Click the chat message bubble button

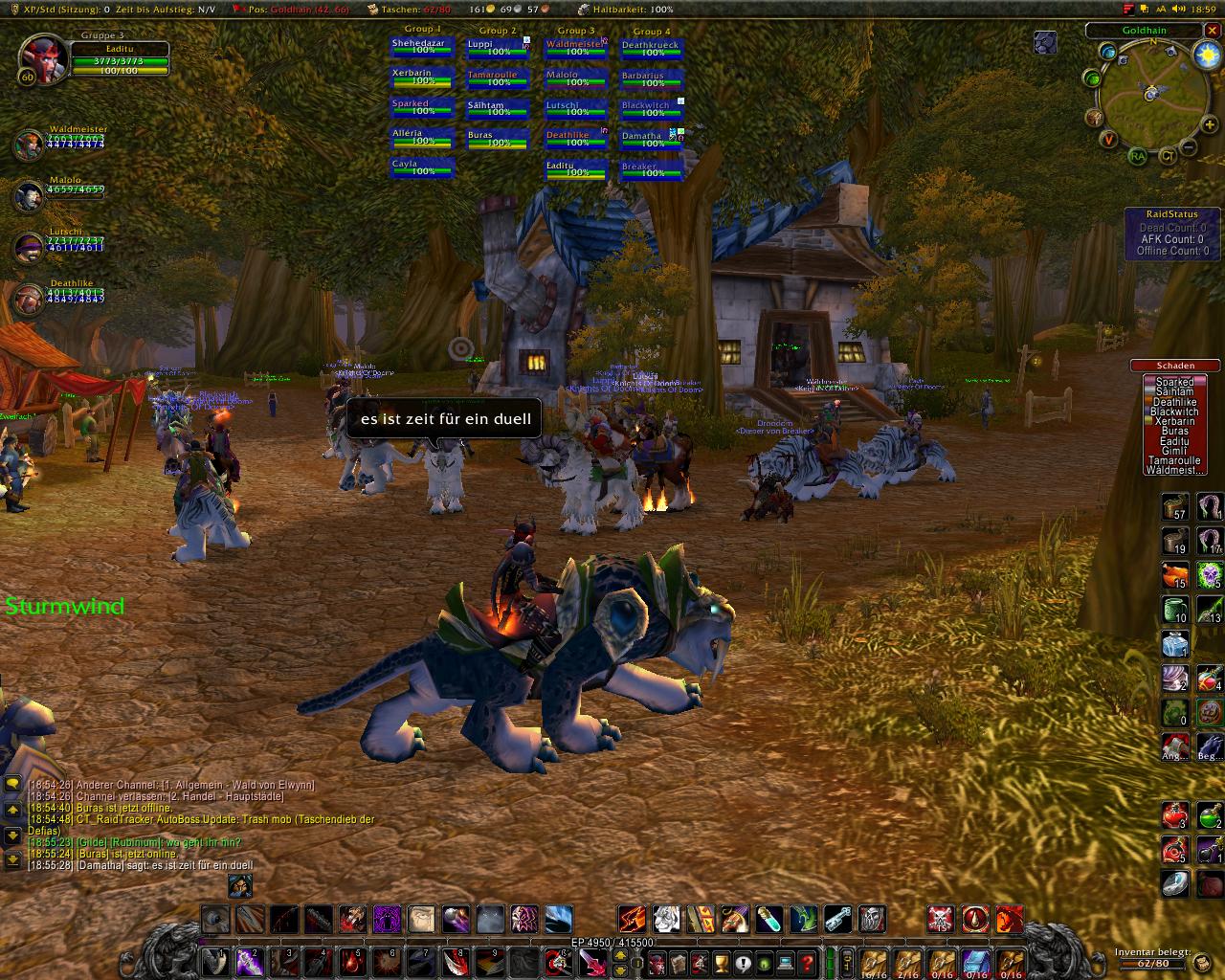12,784
